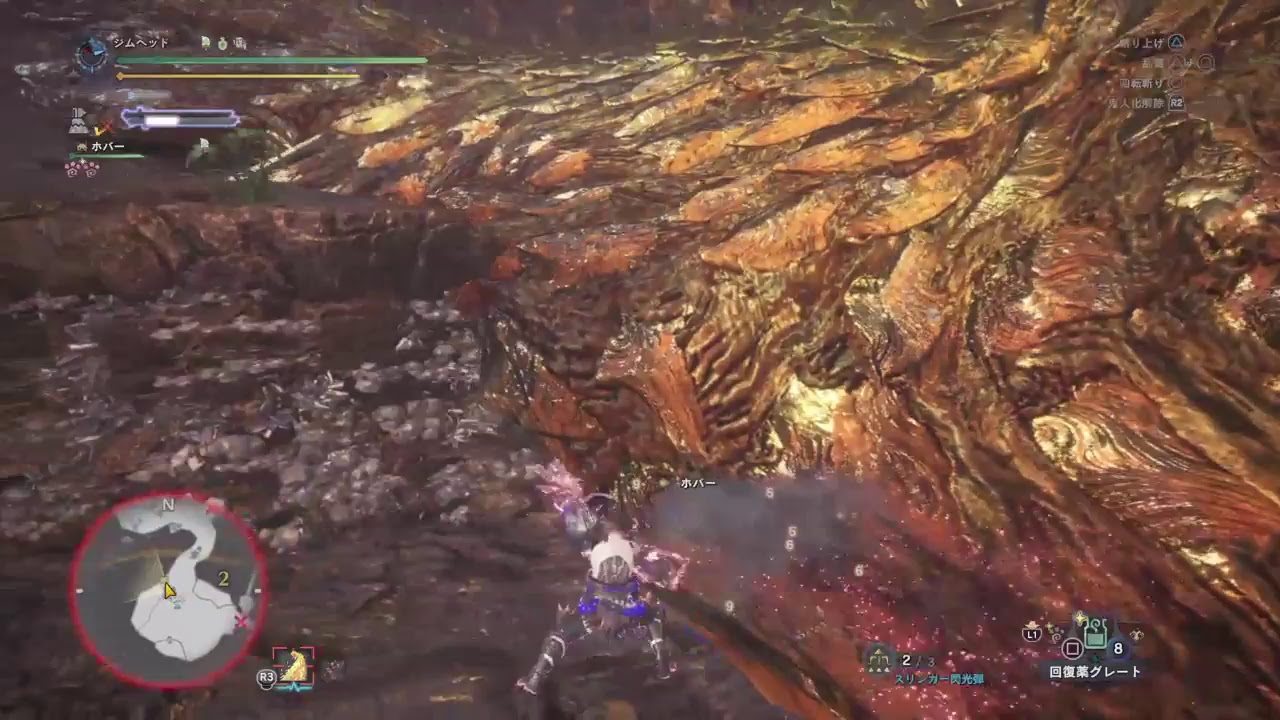This screenshot has height=720, width=1280.
Task: Click the 切り上げ △ control hint
Action: pyautogui.click(x=1154, y=42)
